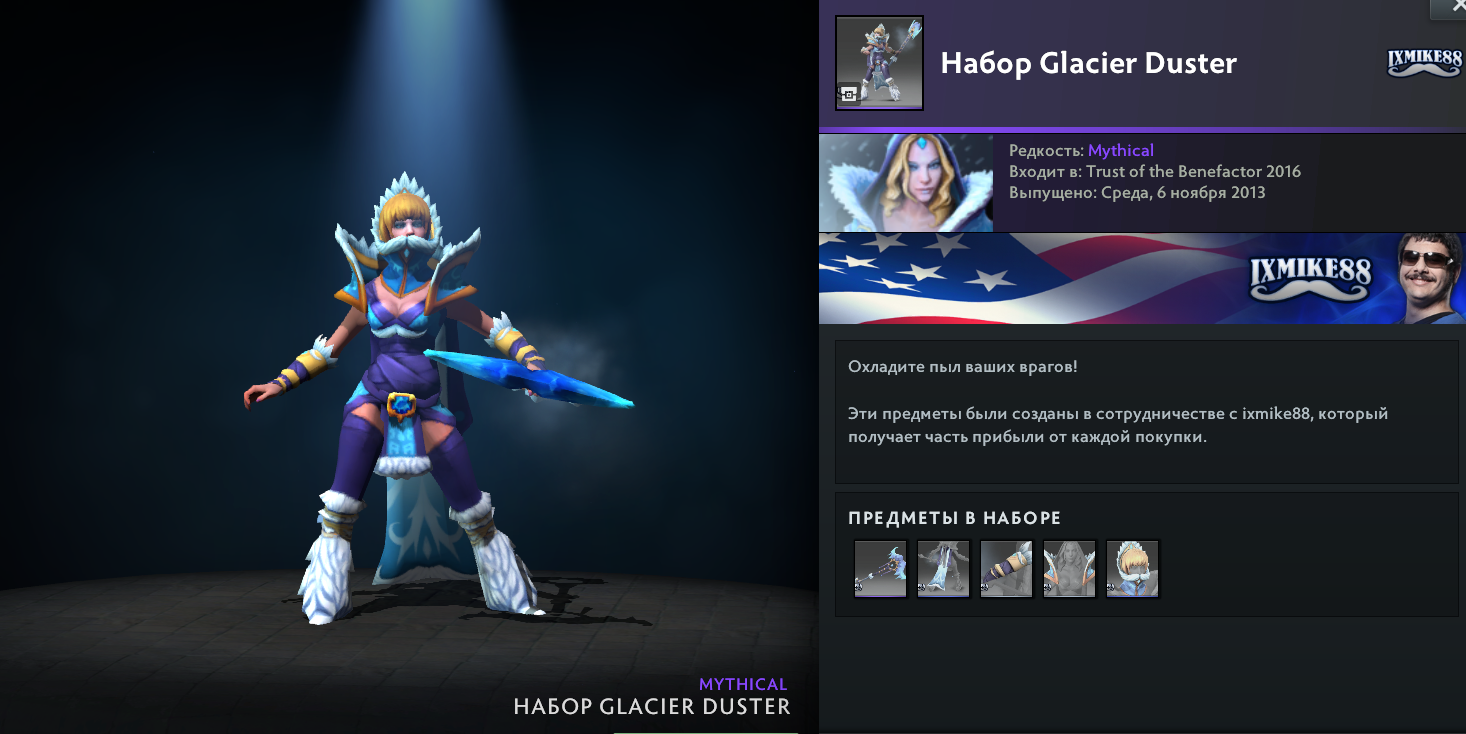Select the ice staff weapon item
Screen dimensions: 1466x734
880,568
